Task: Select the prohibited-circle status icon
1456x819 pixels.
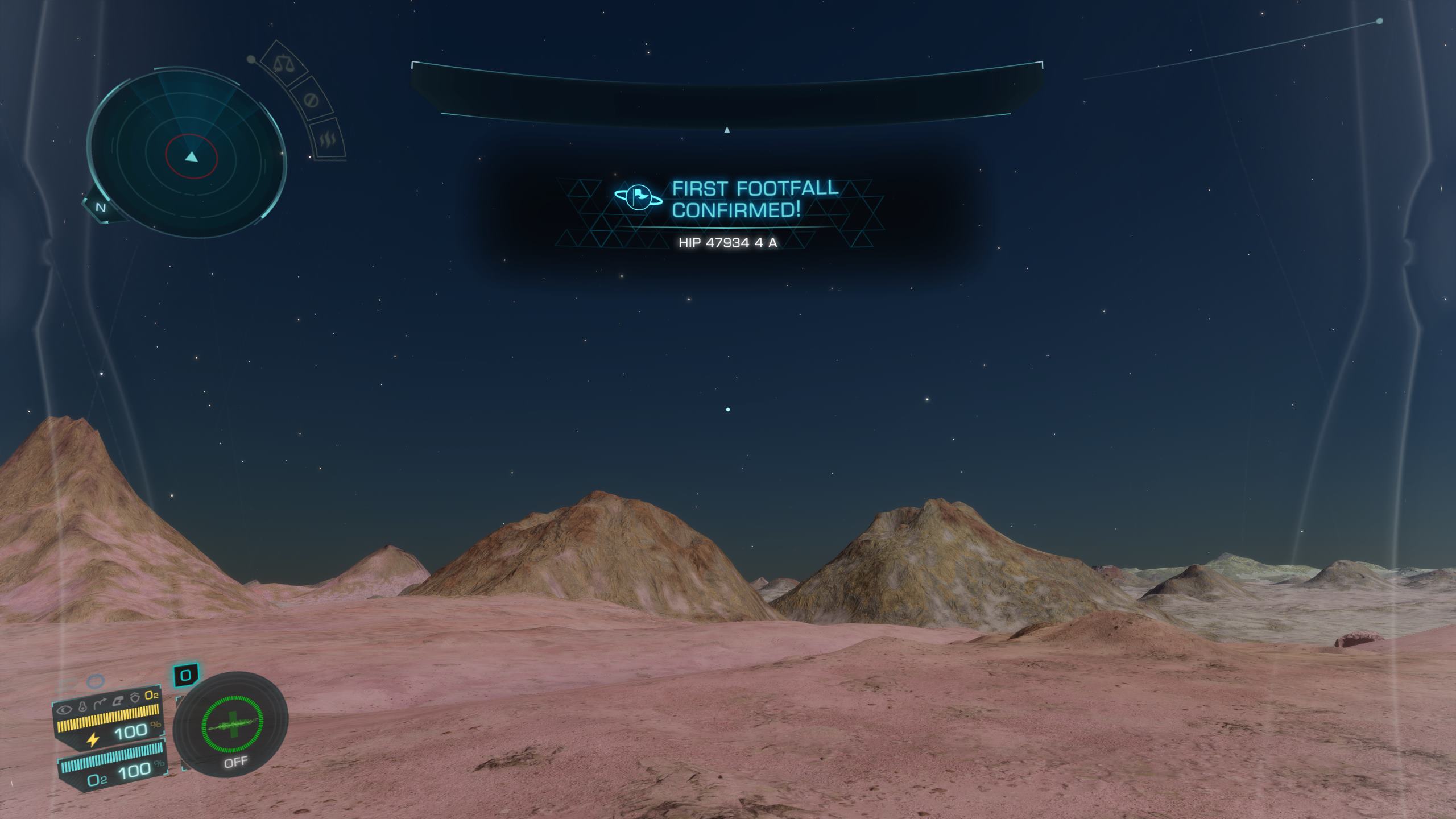Action: [x=311, y=101]
